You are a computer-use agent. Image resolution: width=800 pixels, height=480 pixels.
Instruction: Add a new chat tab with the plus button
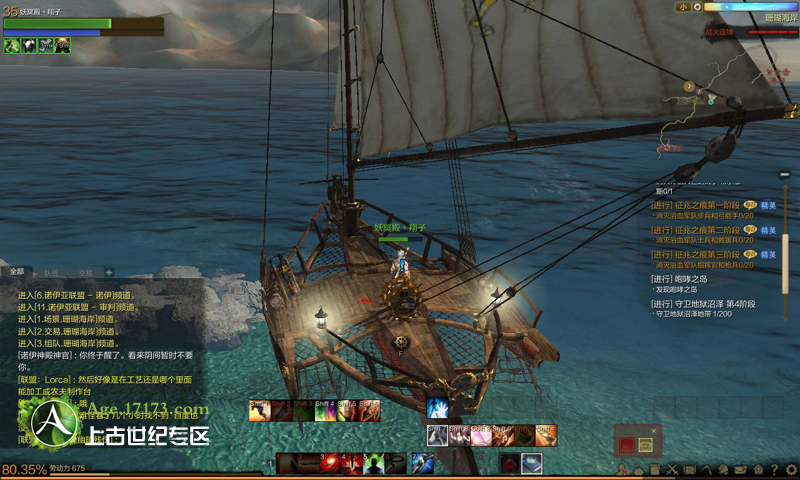[x=109, y=272]
